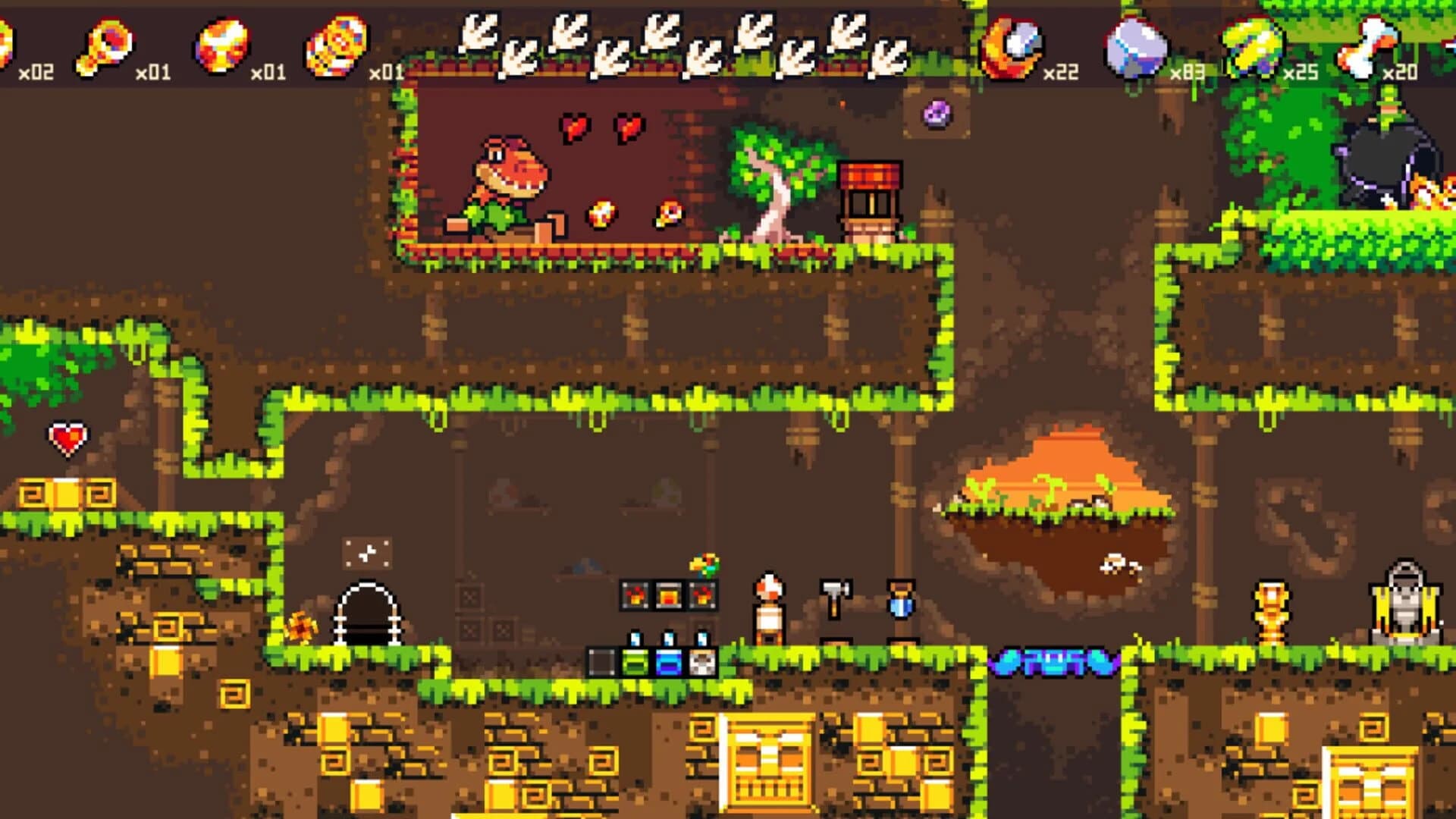
Task: Click the left campfire crafting icon
Action: point(633,595)
